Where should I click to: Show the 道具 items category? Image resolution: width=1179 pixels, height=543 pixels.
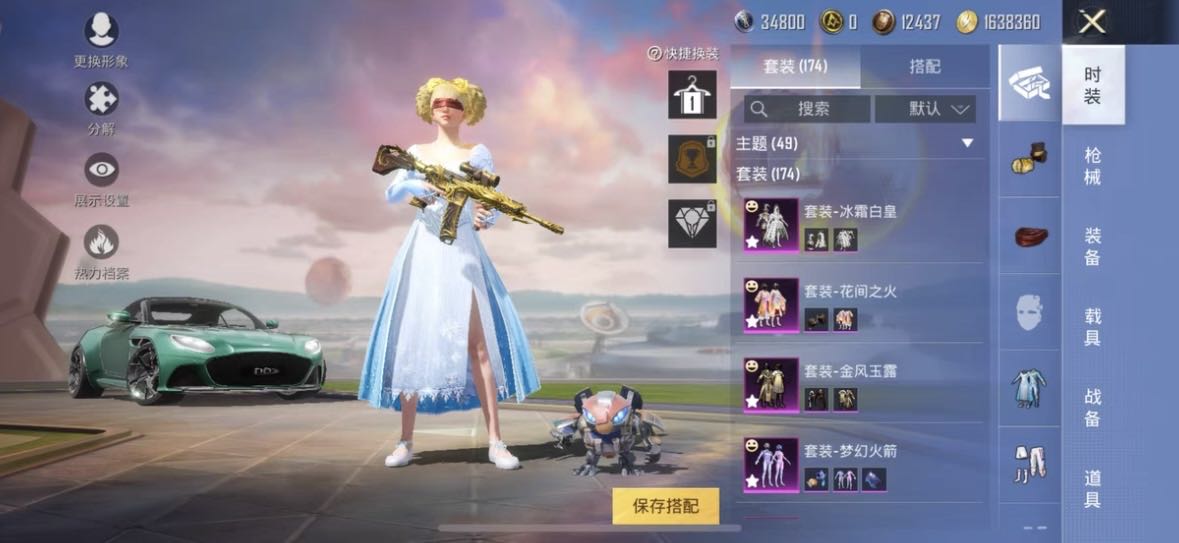(1093, 486)
